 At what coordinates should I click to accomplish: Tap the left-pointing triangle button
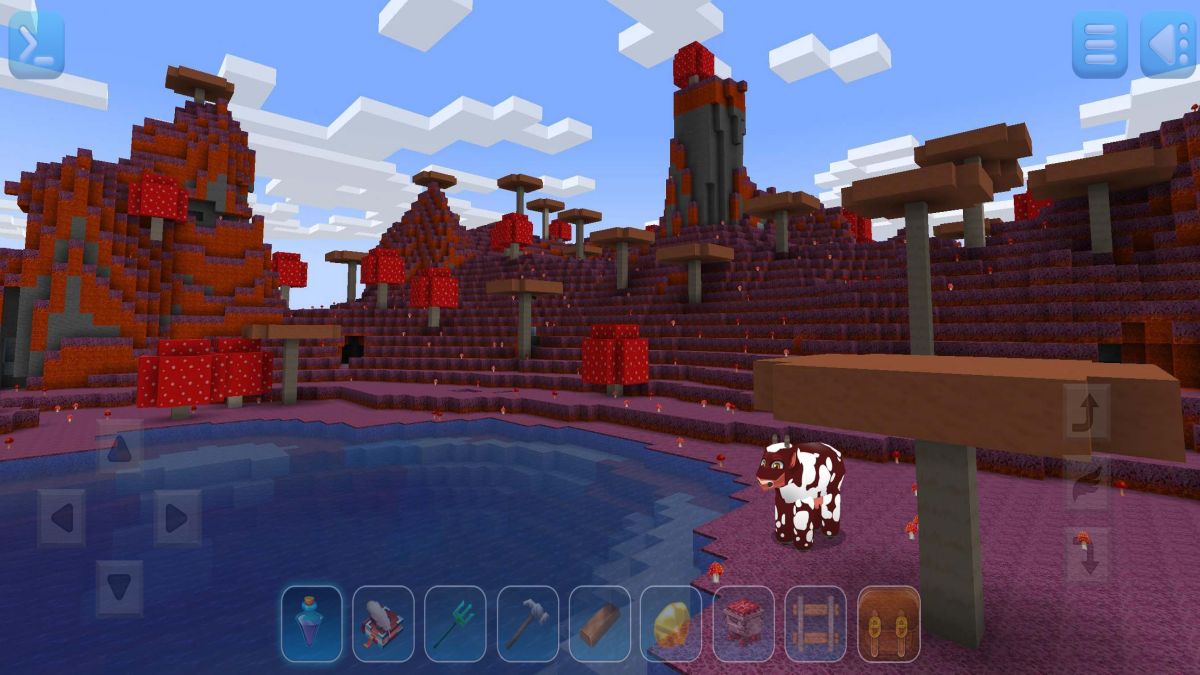click(1167, 45)
